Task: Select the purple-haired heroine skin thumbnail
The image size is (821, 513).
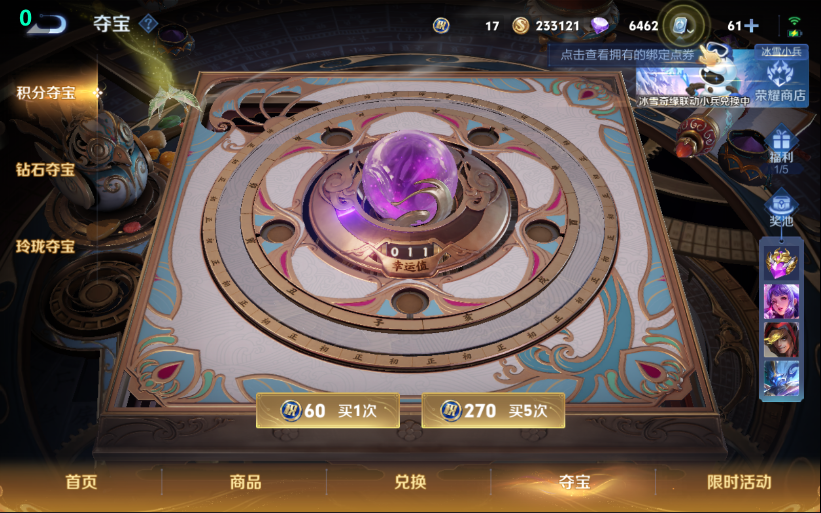Action: click(781, 302)
